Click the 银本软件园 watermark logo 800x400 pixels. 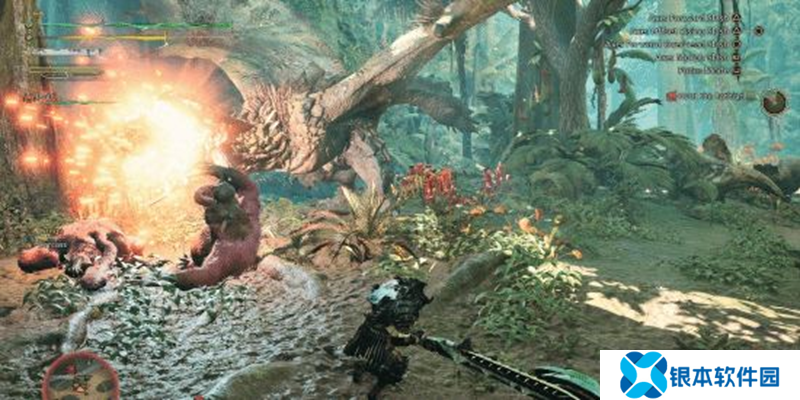click(699, 375)
